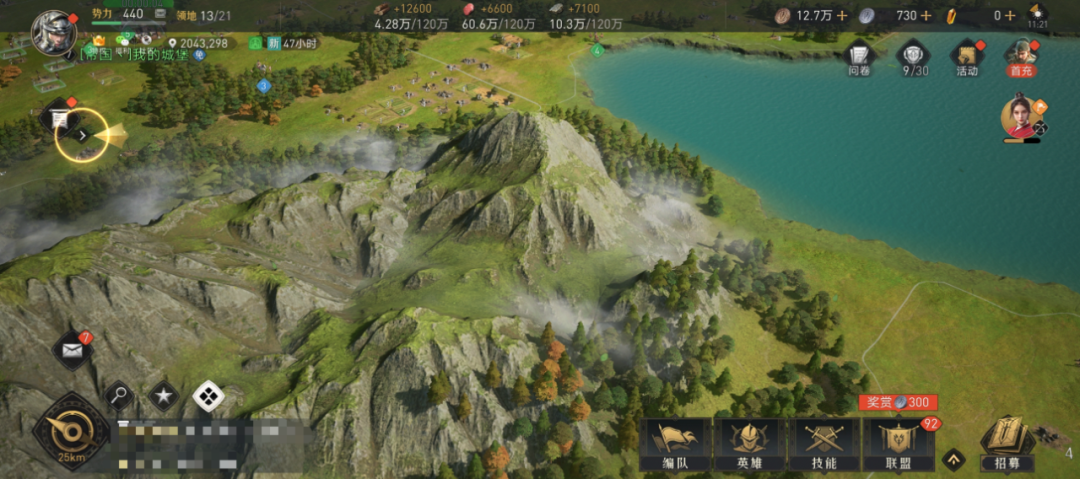Open the 联盟 alliance menu

(x=899, y=444)
